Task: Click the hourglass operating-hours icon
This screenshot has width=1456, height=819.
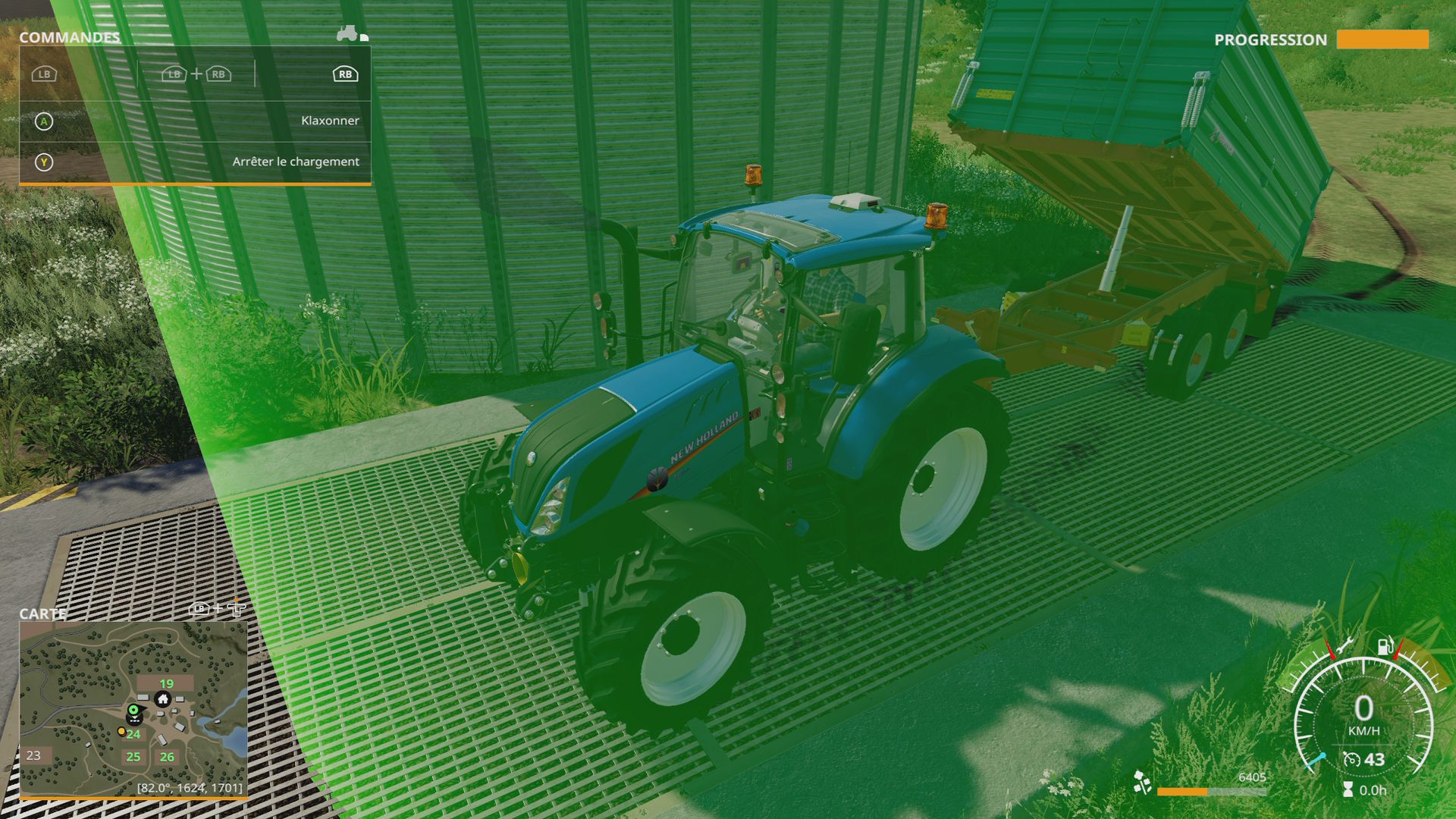Action: coord(1348,789)
